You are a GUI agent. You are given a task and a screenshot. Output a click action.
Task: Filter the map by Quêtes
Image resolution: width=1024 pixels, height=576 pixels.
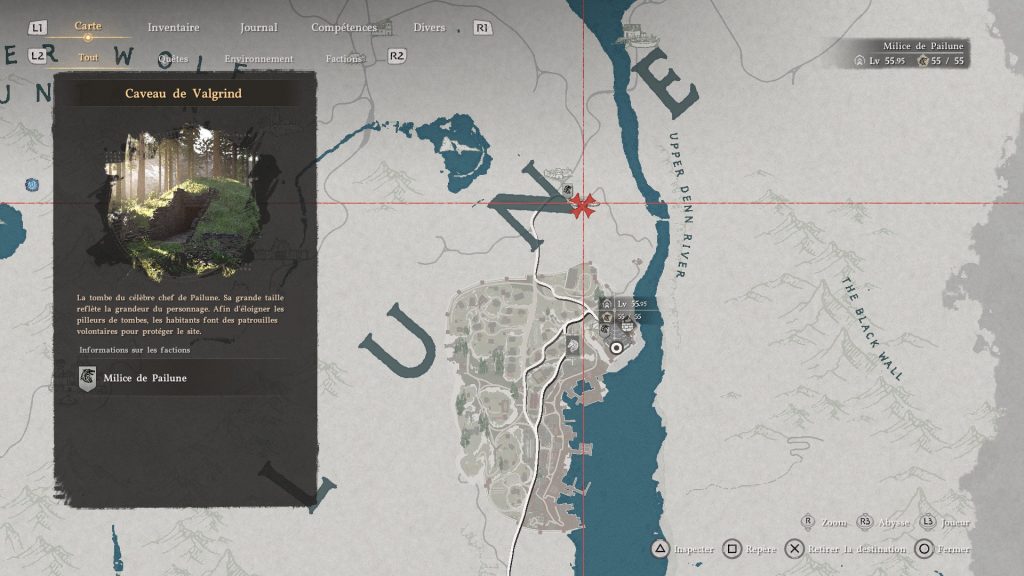point(173,58)
